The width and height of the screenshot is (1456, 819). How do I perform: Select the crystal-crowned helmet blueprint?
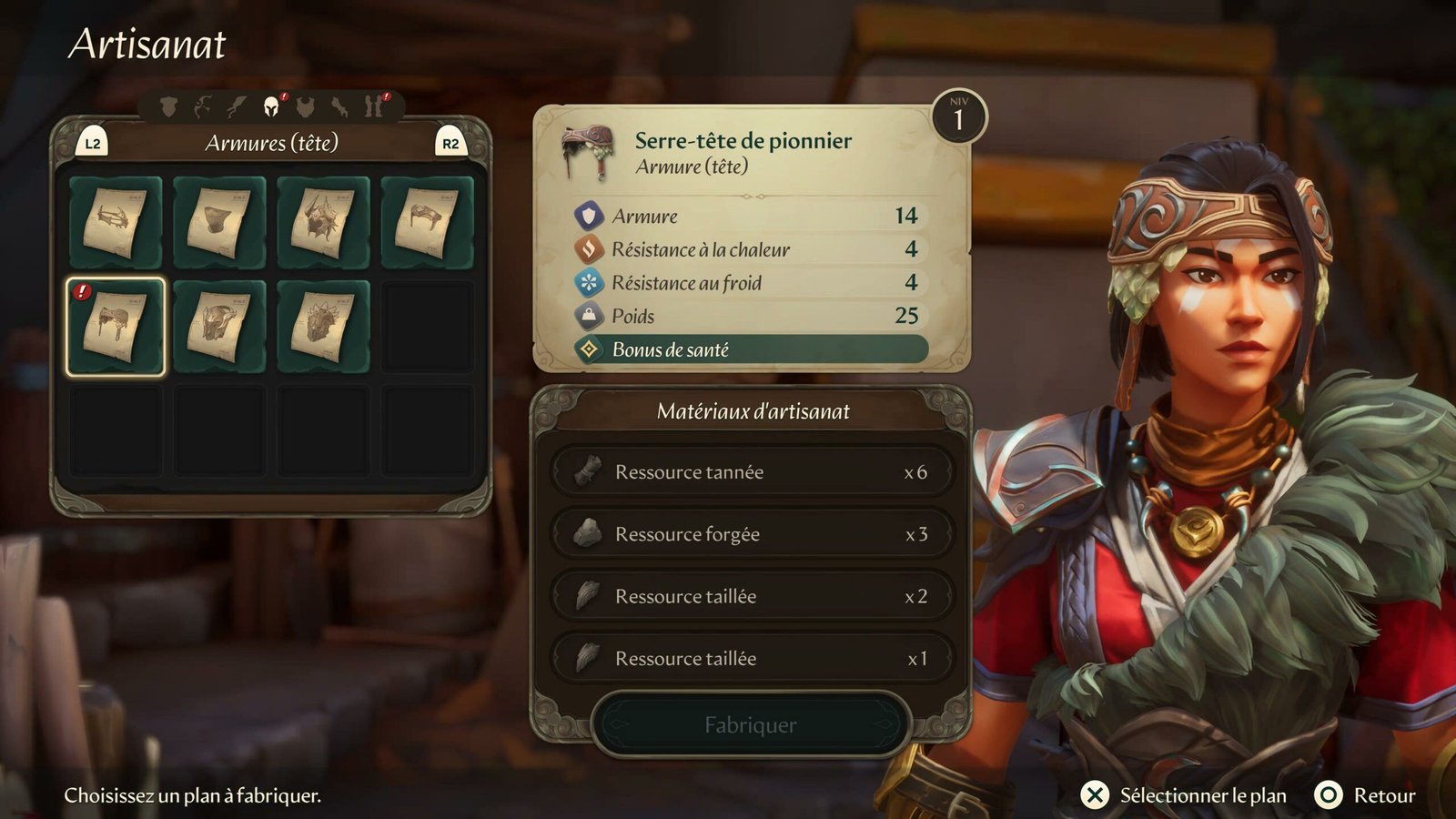coord(323,327)
